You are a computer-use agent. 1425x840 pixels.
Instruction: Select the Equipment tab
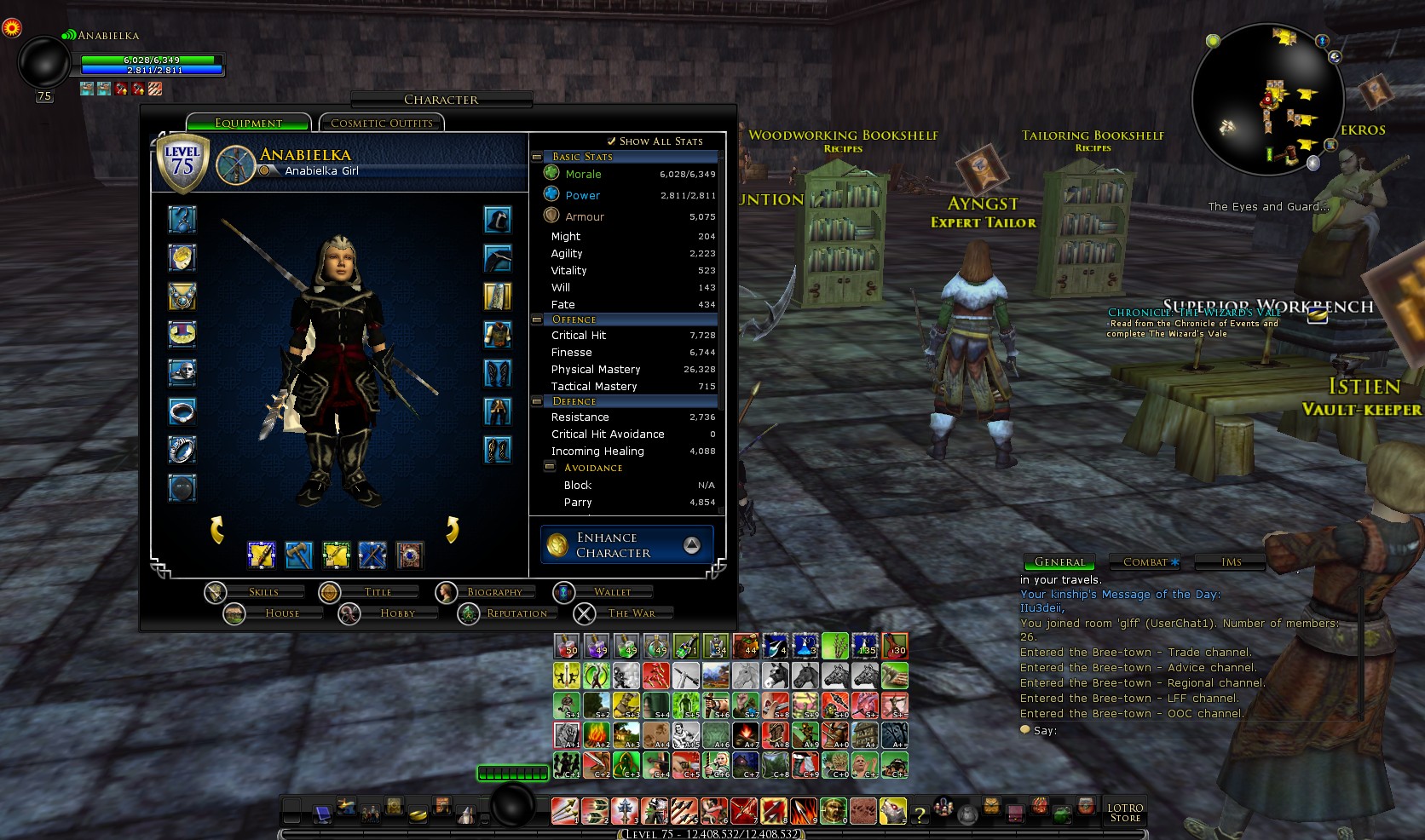(248, 124)
